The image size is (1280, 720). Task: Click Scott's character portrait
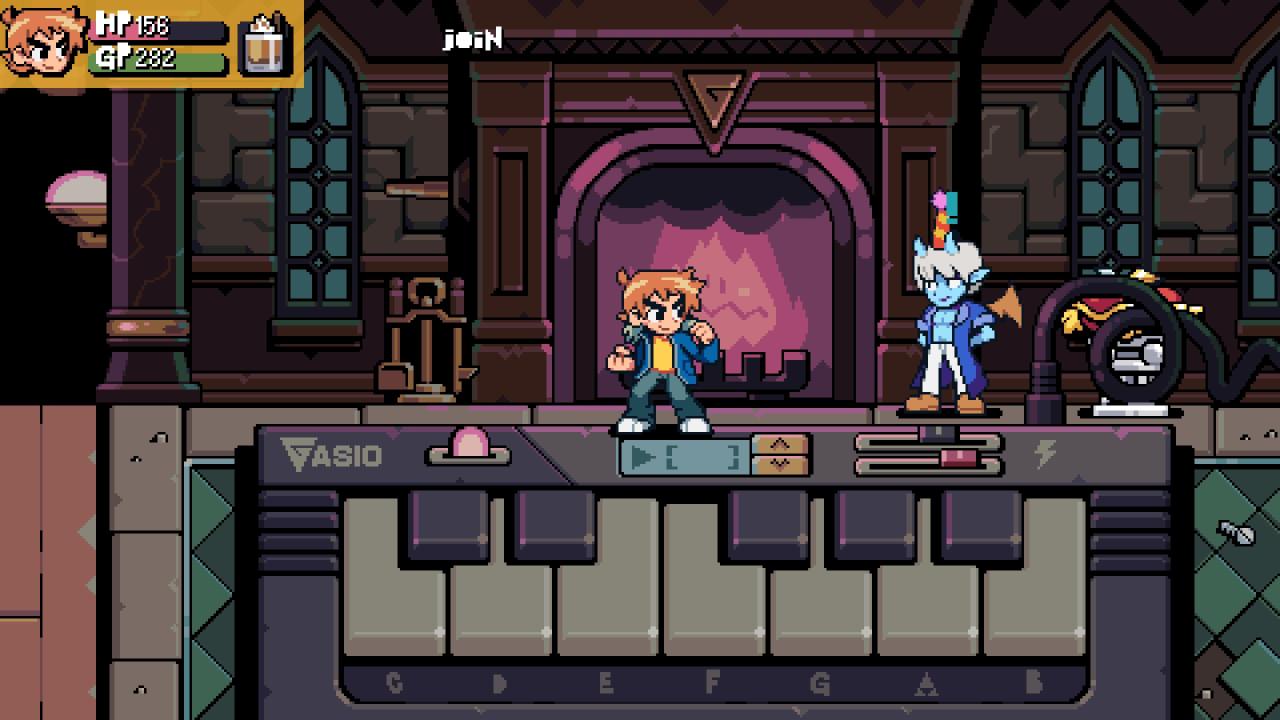pos(44,42)
